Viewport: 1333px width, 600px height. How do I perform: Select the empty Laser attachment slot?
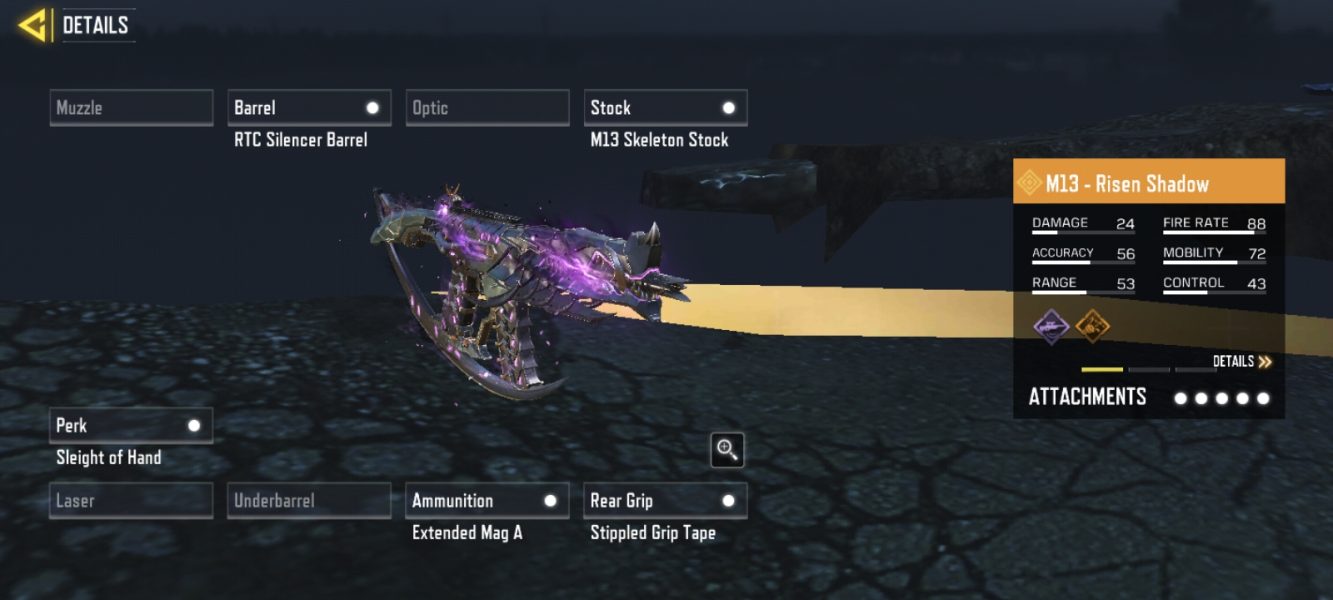click(x=131, y=501)
